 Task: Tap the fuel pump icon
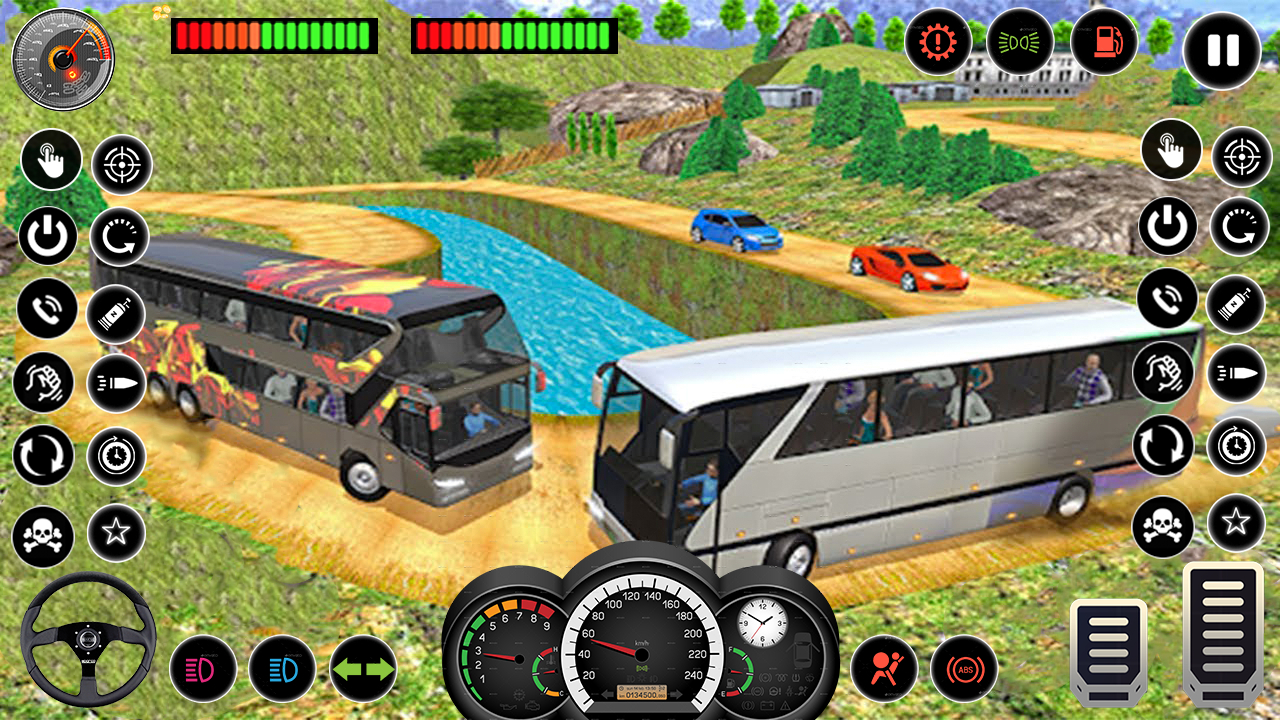click(x=1101, y=42)
